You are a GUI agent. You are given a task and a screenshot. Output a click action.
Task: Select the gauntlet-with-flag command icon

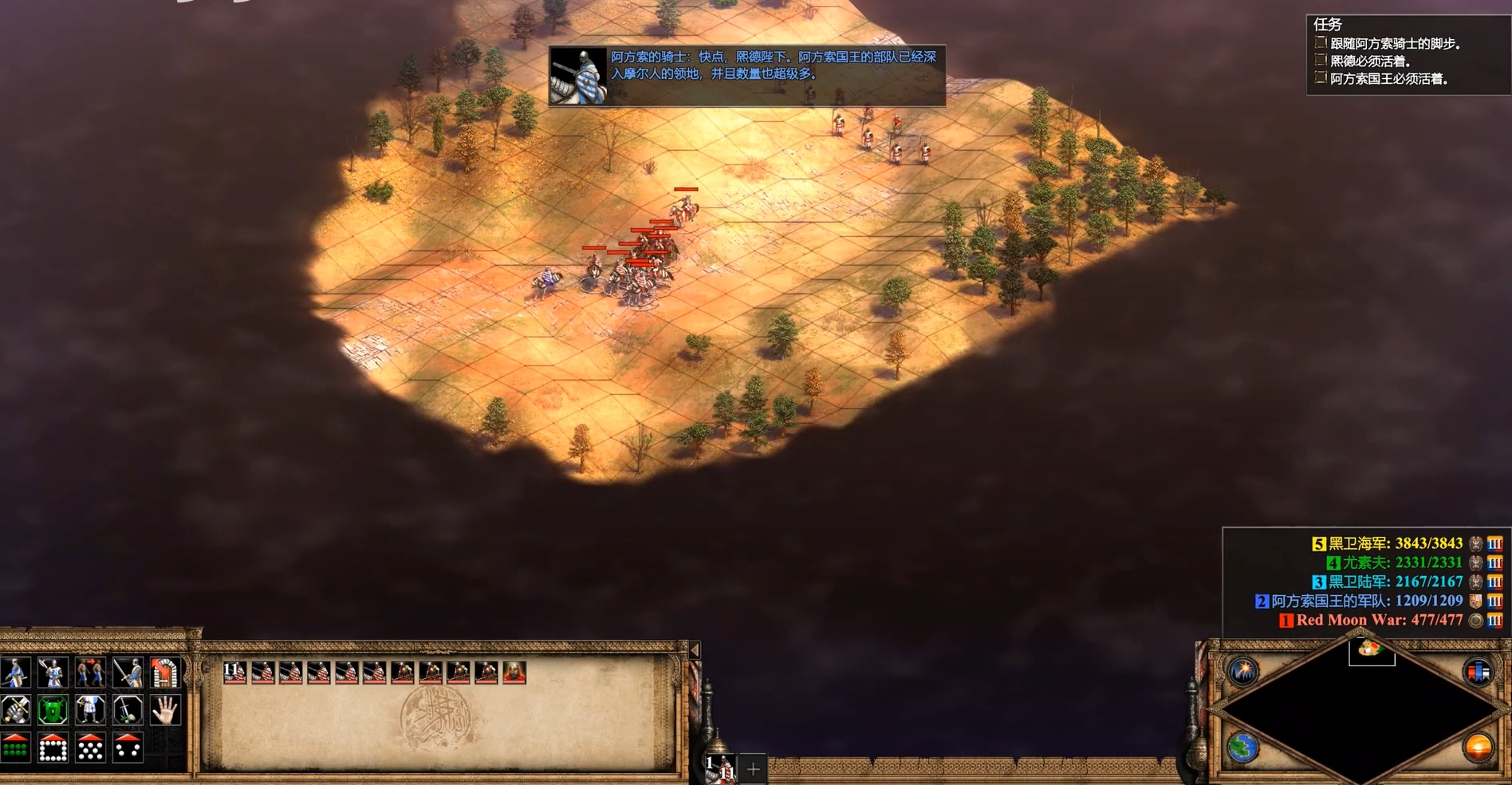pyautogui.click(x=15, y=710)
